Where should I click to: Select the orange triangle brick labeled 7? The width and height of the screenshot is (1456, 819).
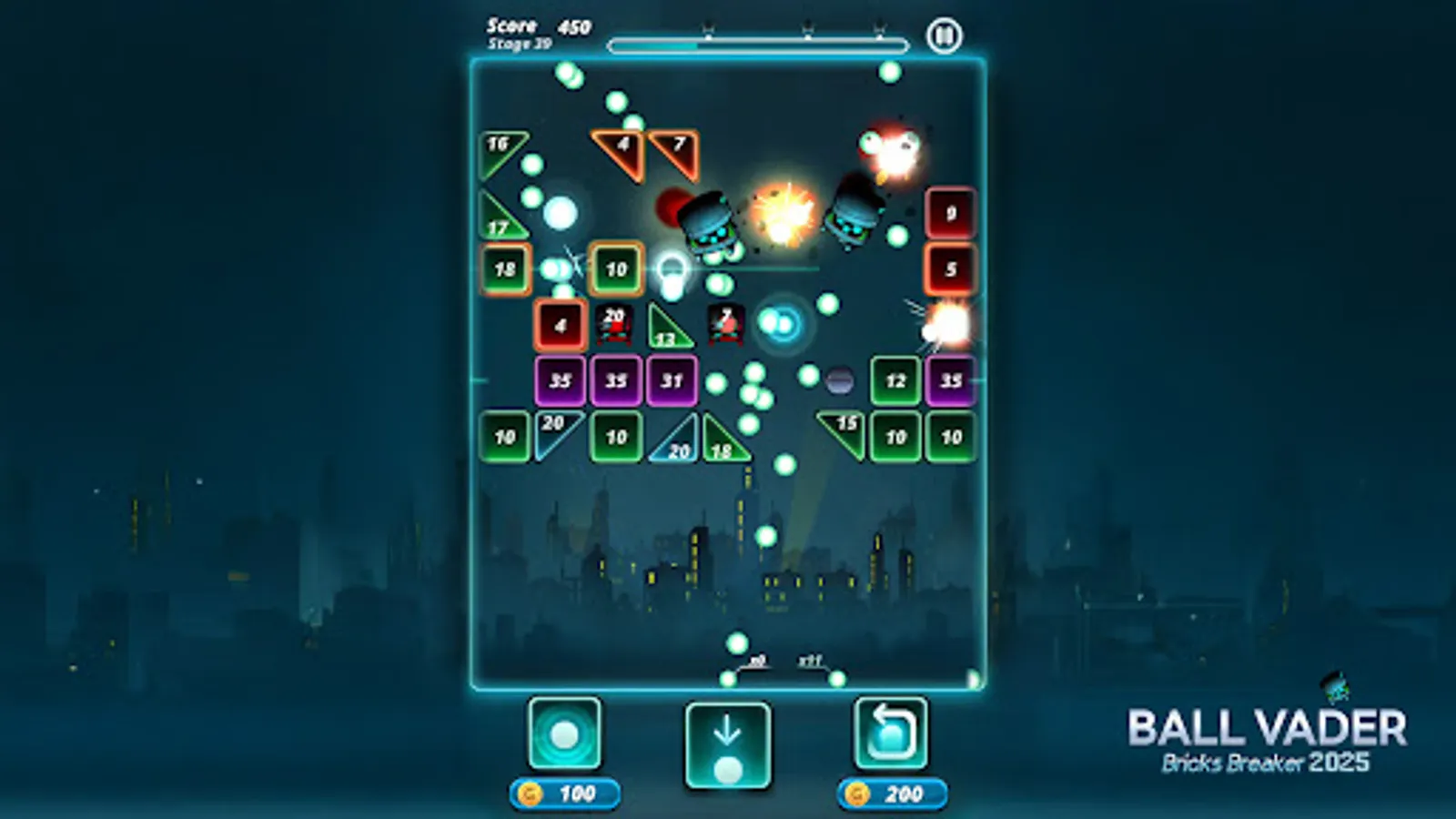(677, 148)
